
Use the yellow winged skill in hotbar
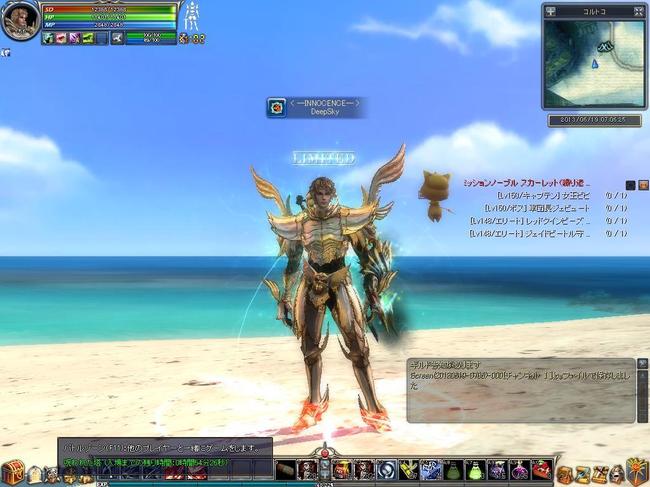pyautogui.click(x=408, y=469)
